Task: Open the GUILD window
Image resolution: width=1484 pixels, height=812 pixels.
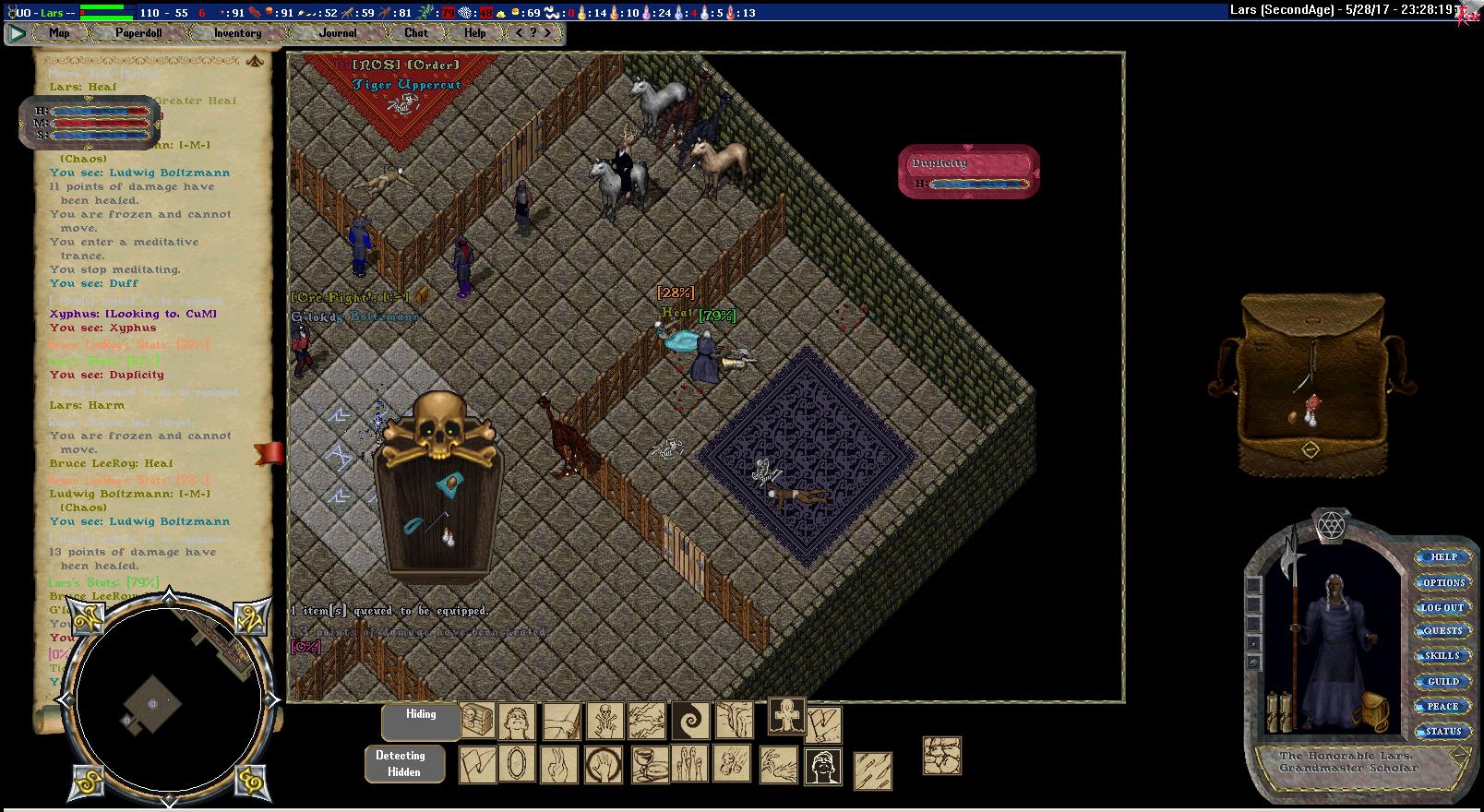Action: 1443,682
